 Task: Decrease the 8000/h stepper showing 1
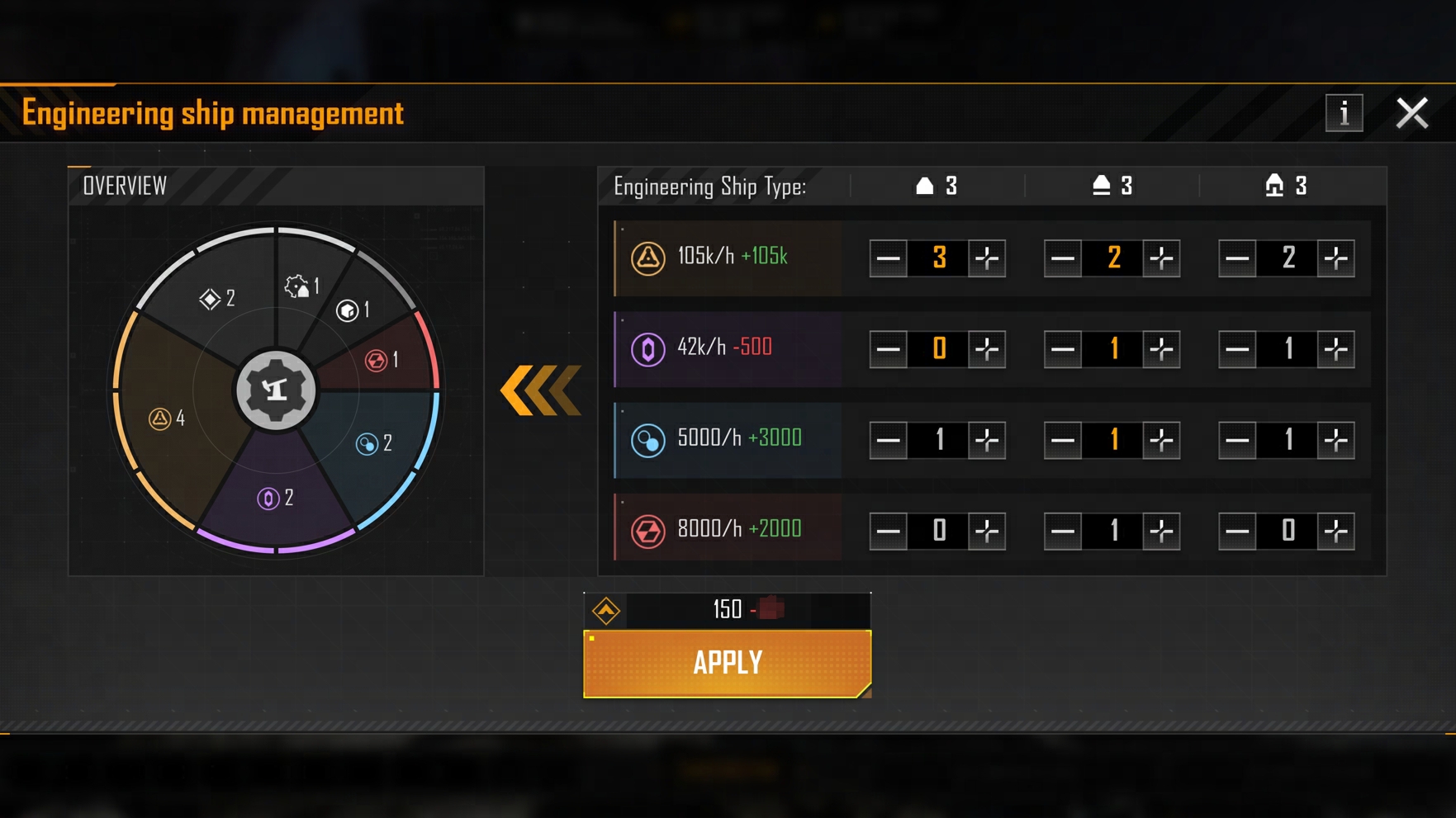(1063, 531)
